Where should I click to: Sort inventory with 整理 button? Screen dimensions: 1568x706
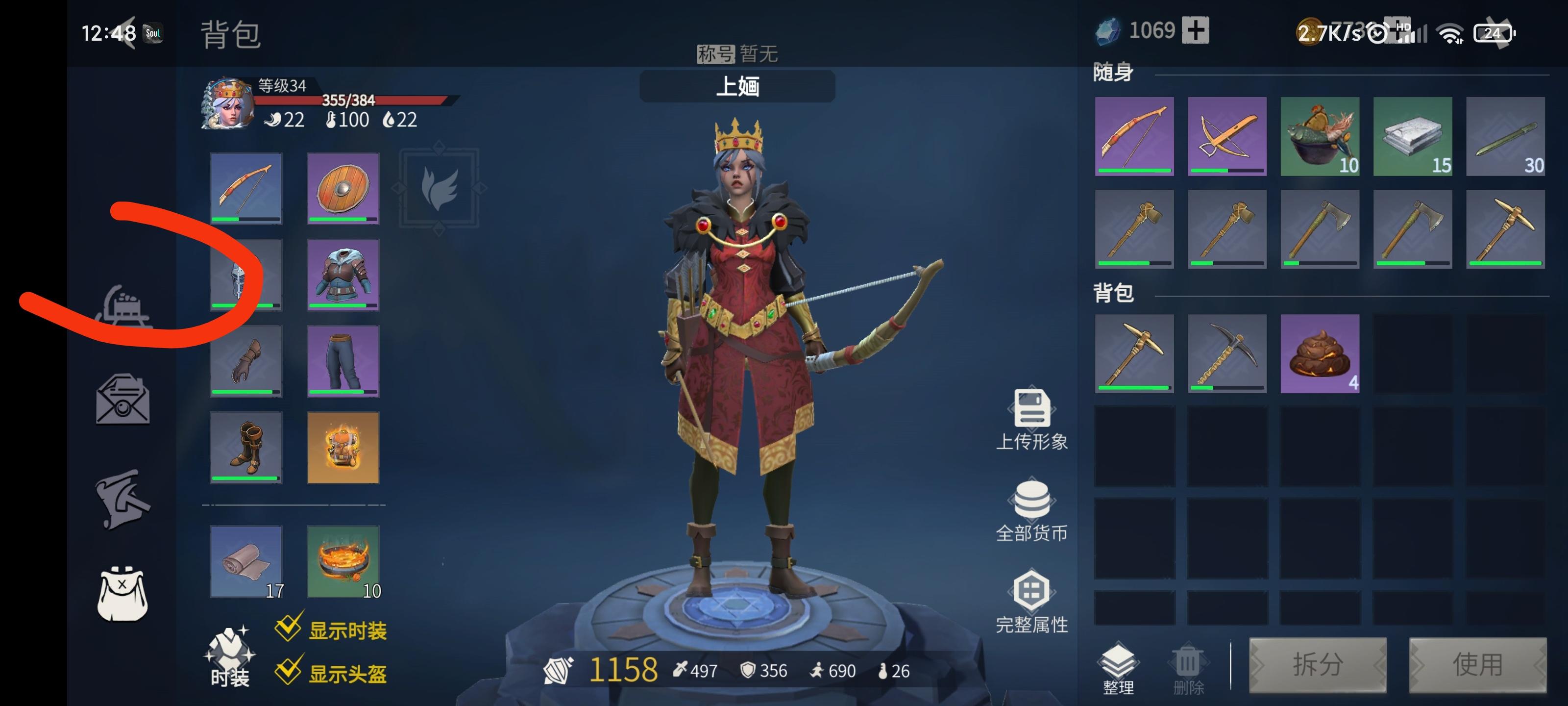click(x=1118, y=669)
